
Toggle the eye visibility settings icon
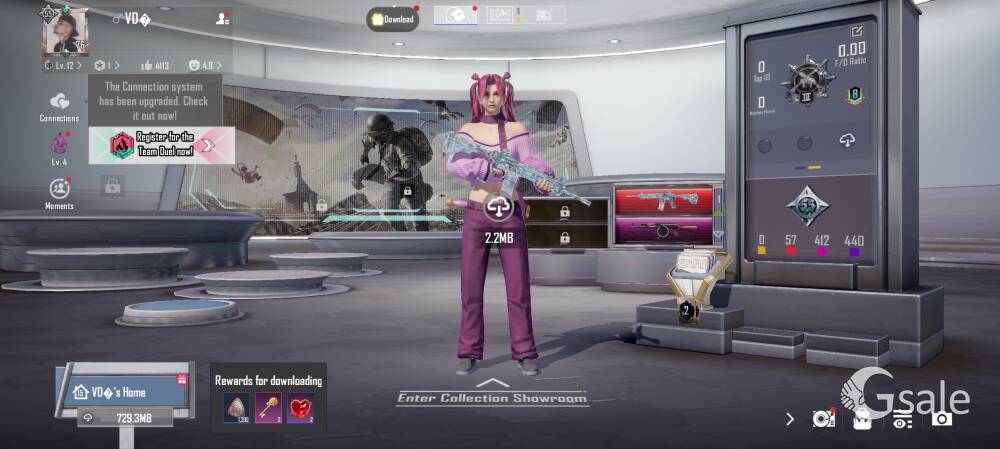coord(902,419)
